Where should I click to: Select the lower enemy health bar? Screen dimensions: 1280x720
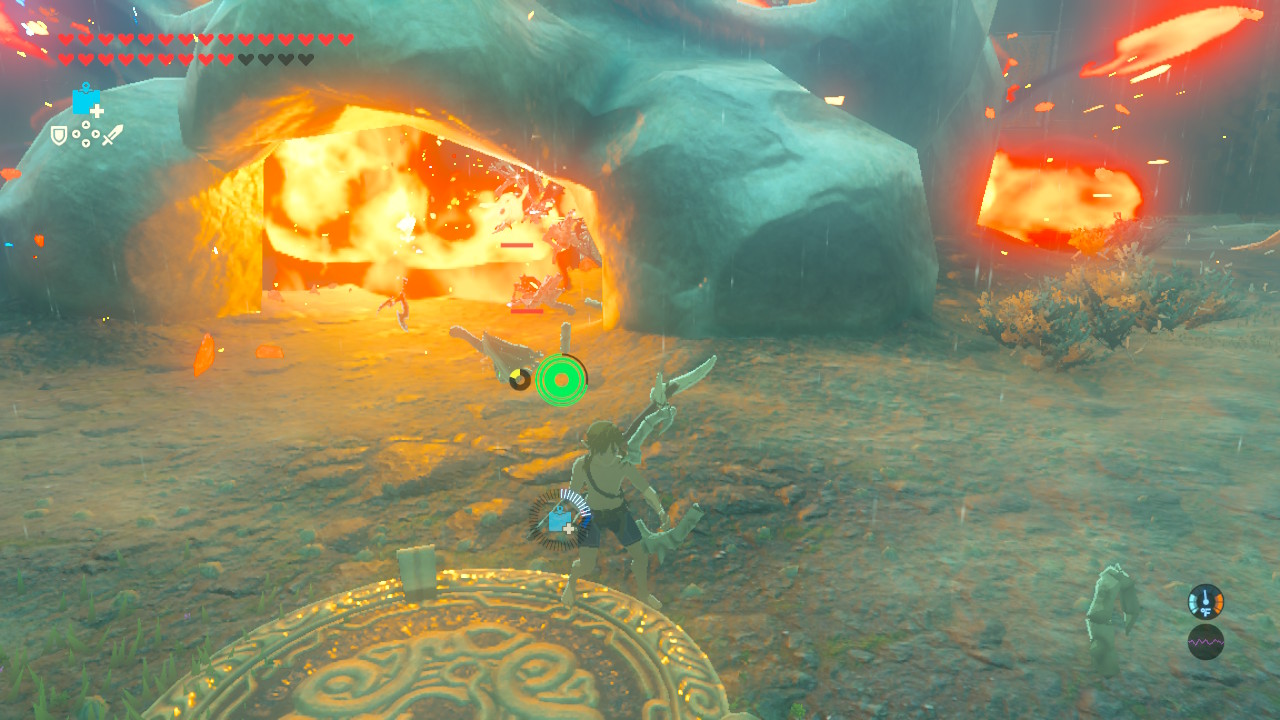tap(525, 310)
